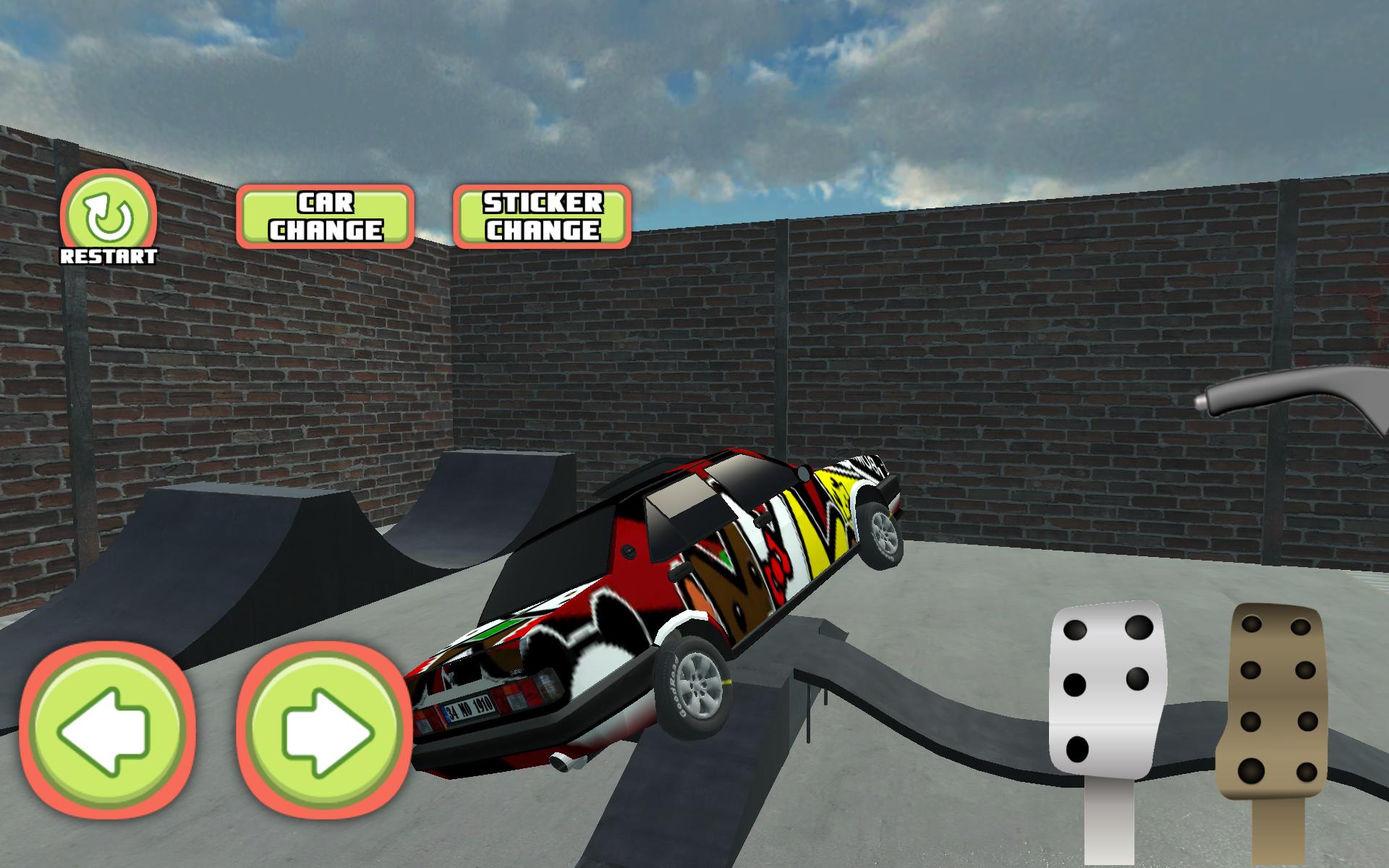The height and width of the screenshot is (868, 1389).
Task: Tap the Sticker Change button
Action: coord(542,216)
